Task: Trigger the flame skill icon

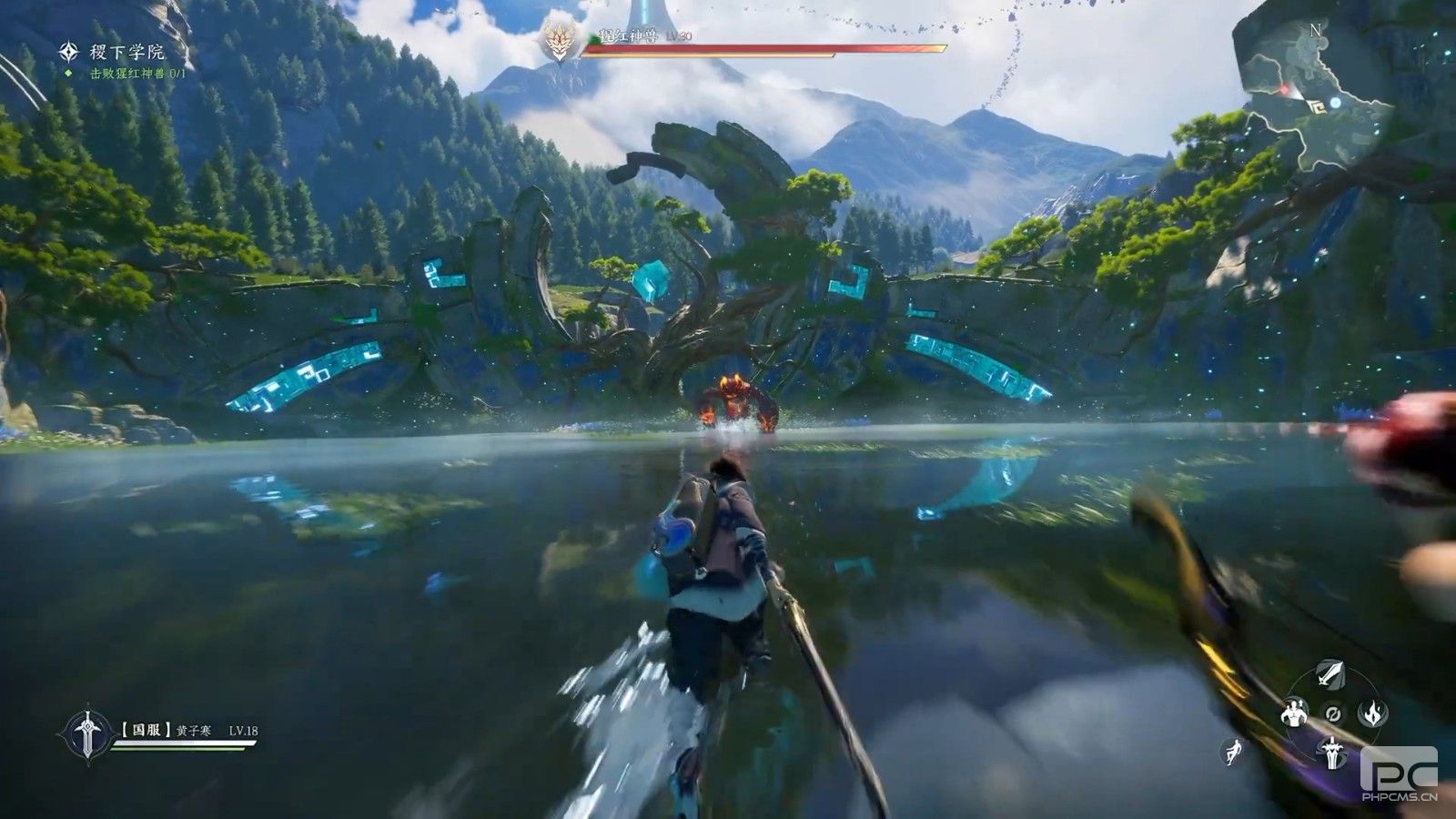Action: point(1372,713)
